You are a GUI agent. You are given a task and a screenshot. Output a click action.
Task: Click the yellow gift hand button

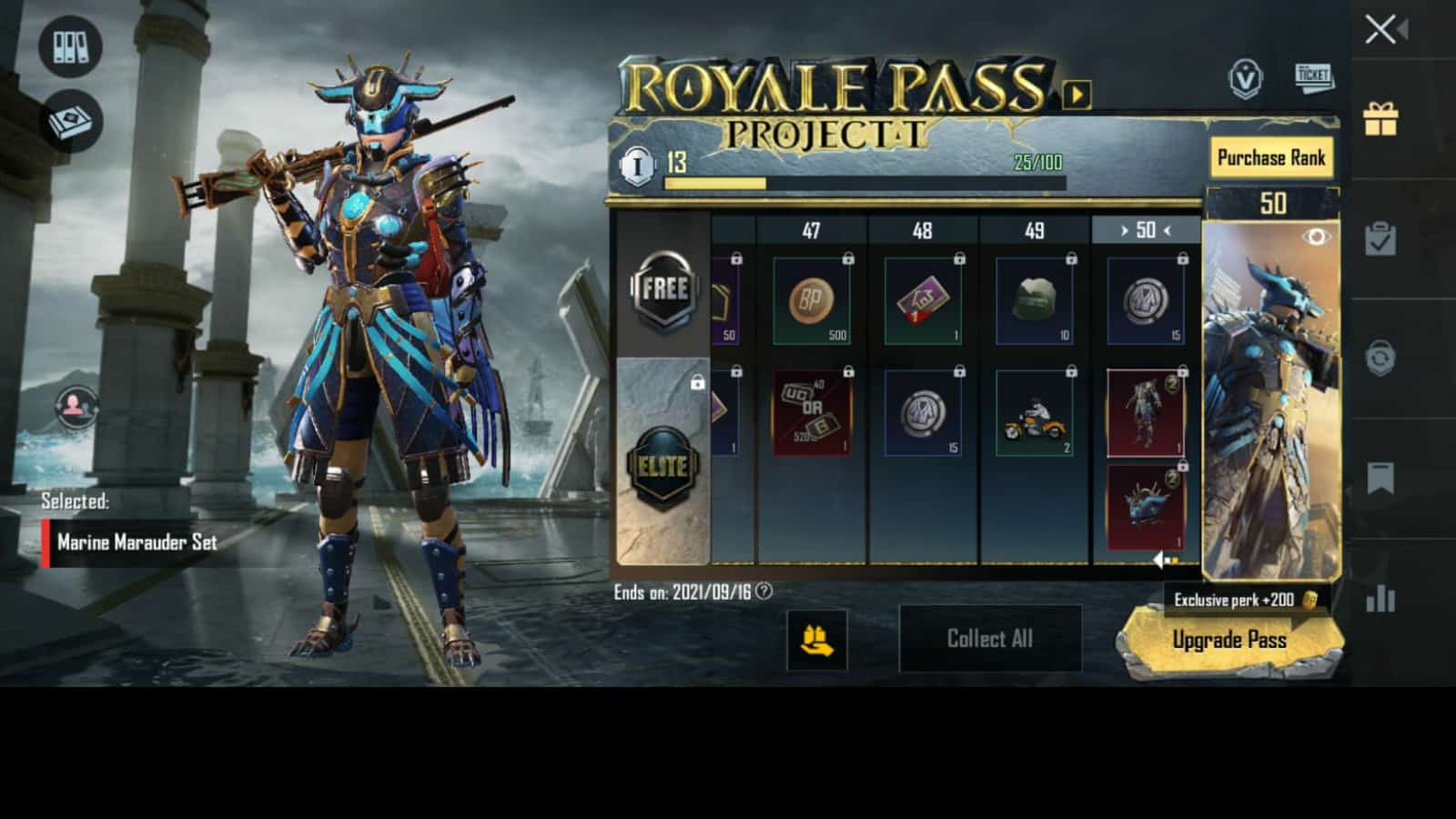pos(816,640)
